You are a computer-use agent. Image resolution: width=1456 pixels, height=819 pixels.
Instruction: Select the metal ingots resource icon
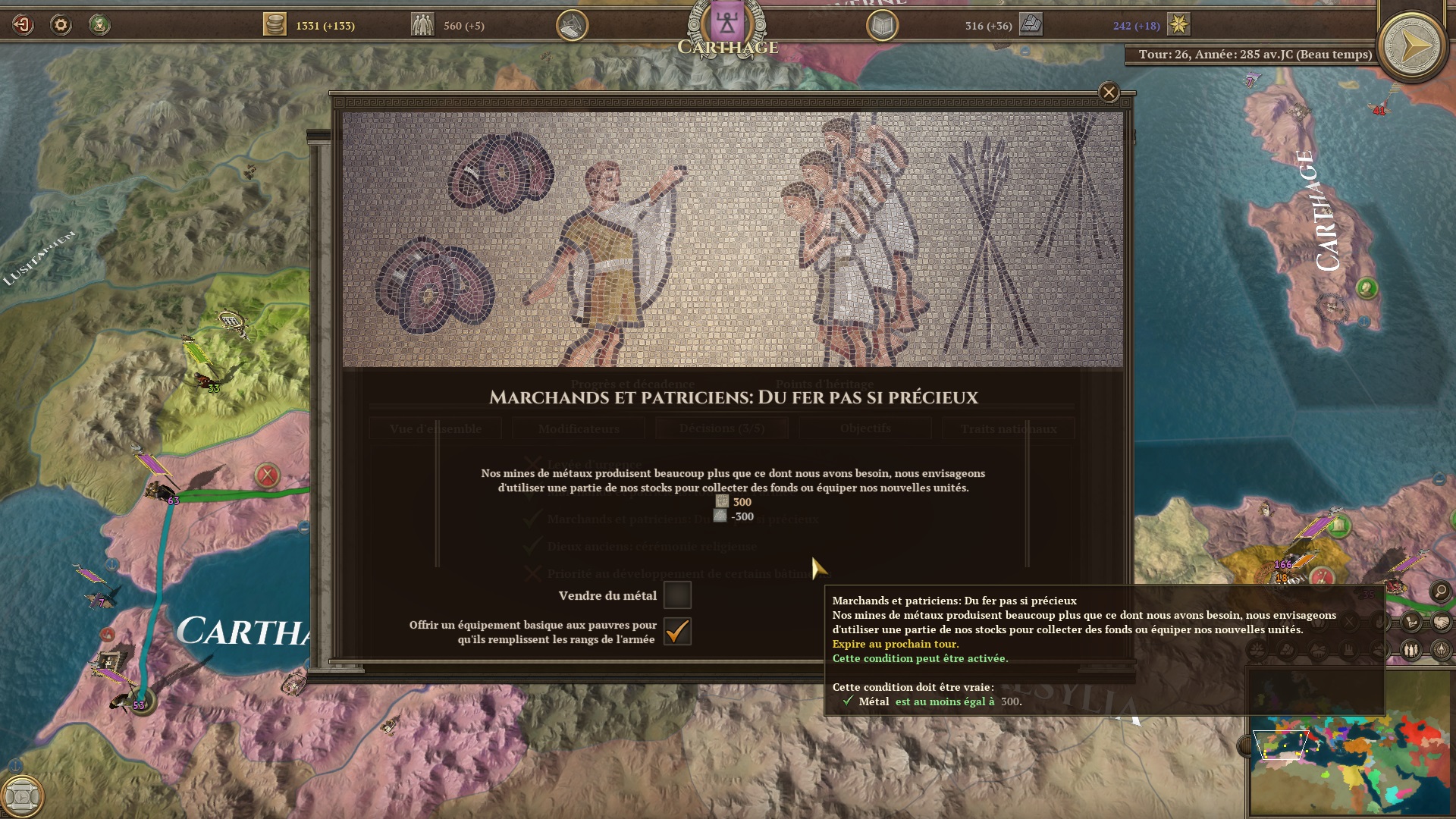(x=1031, y=25)
